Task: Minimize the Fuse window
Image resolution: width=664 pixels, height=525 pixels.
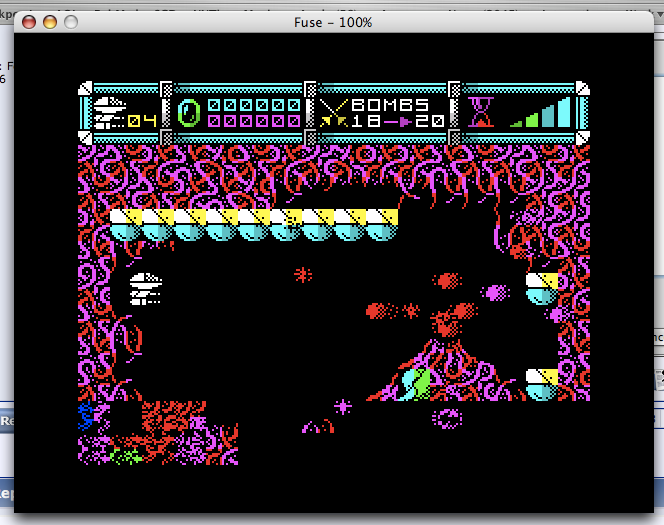Action: click(49, 21)
